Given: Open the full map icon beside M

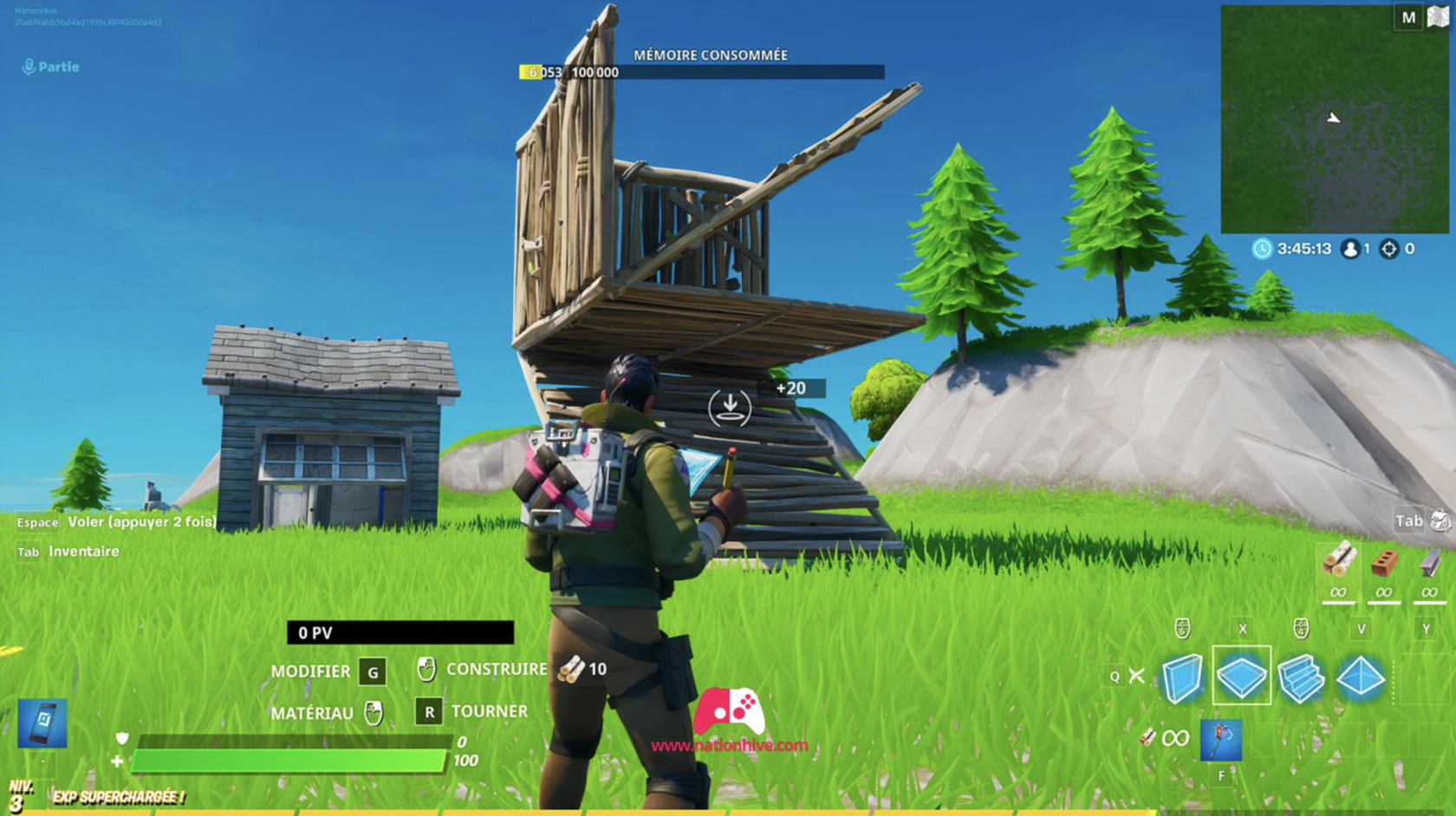Looking at the screenshot, I should (1440, 16).
